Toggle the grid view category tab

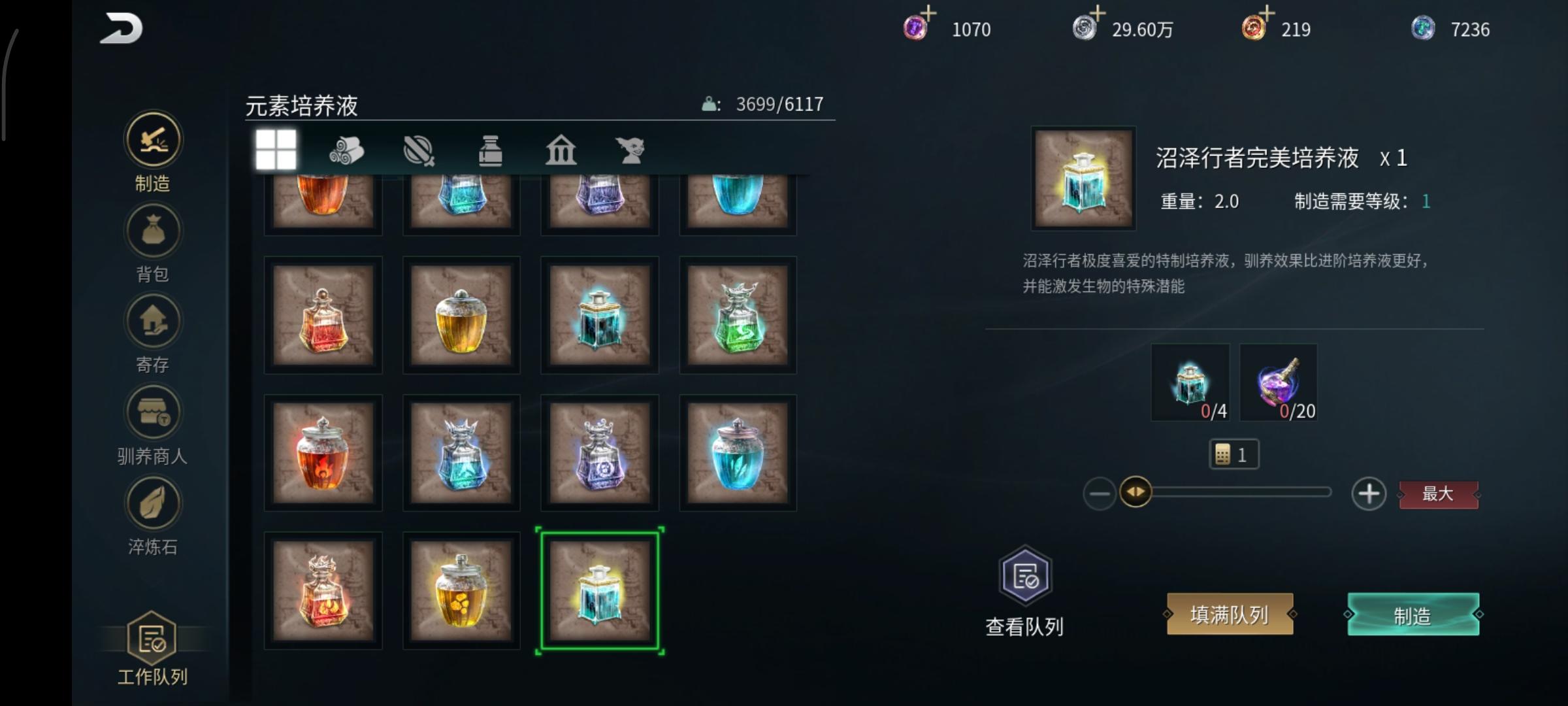tap(277, 150)
